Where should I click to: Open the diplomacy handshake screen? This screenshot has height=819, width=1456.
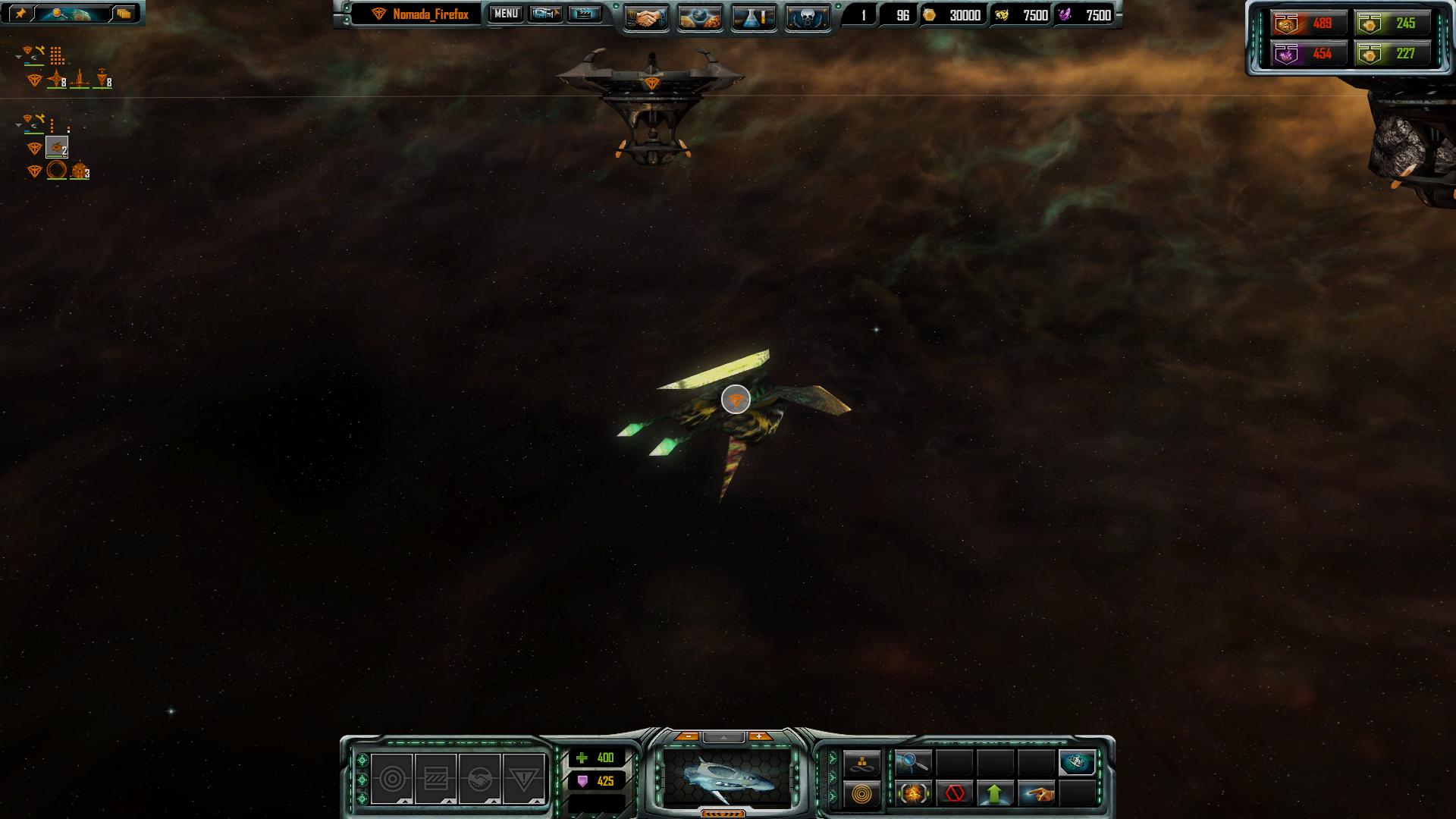[645, 17]
